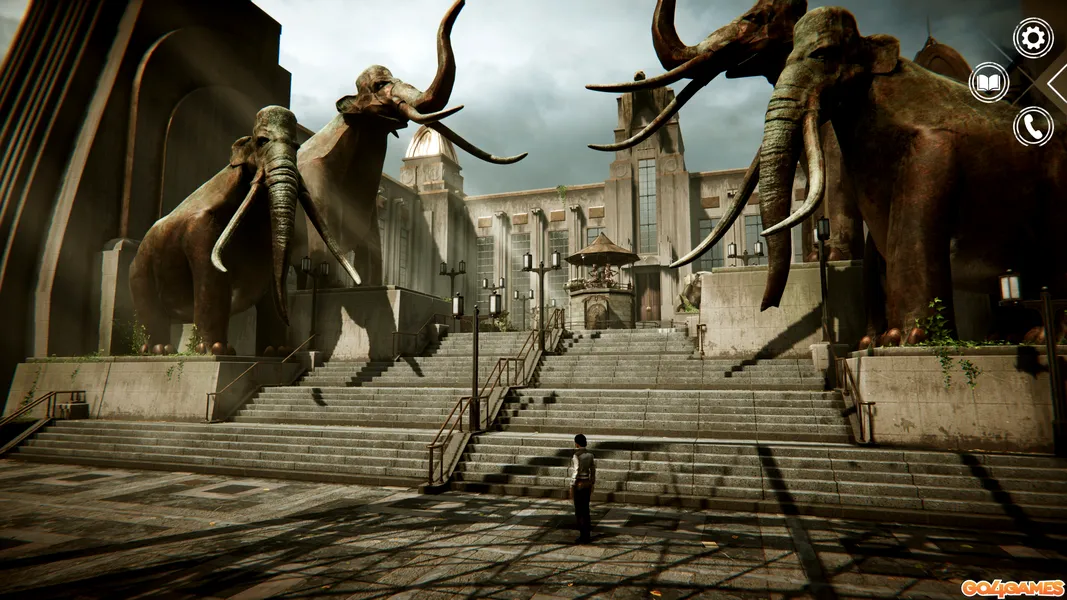
Task: Open the open-book journal icon
Action: (x=989, y=82)
